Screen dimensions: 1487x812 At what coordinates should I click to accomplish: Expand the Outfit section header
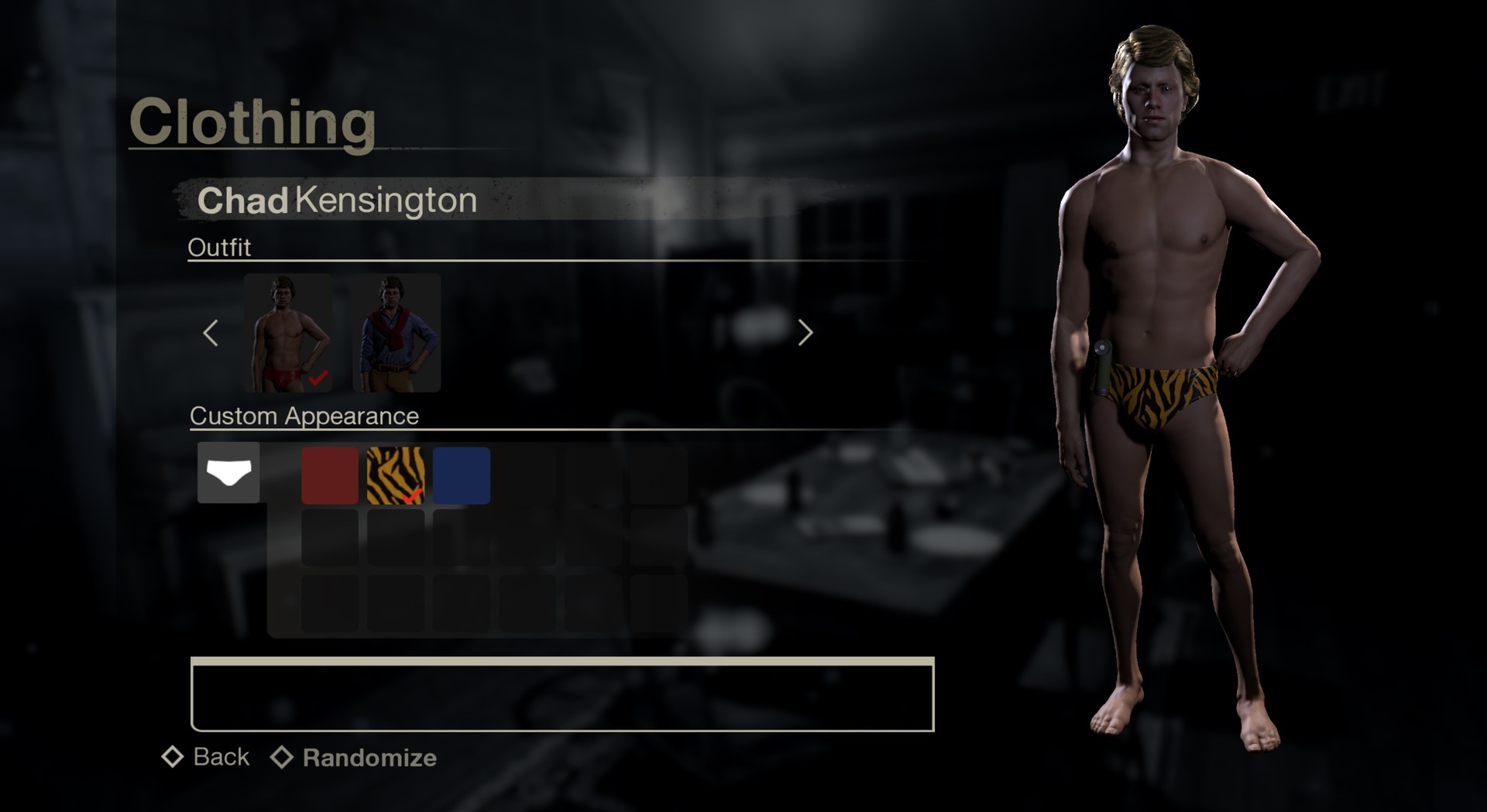pos(219,248)
